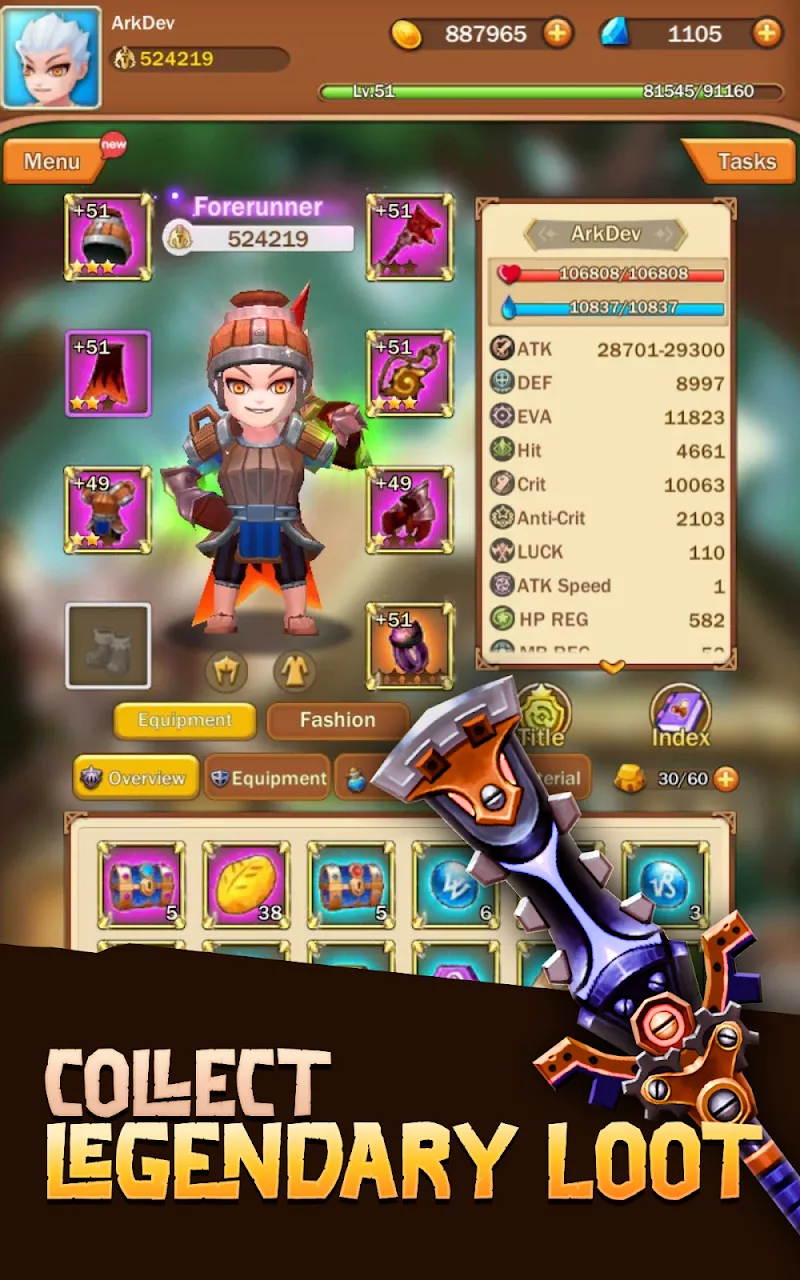Expand the stats list arrow
Viewport: 800px width, 1280px height.
[x=611, y=666]
